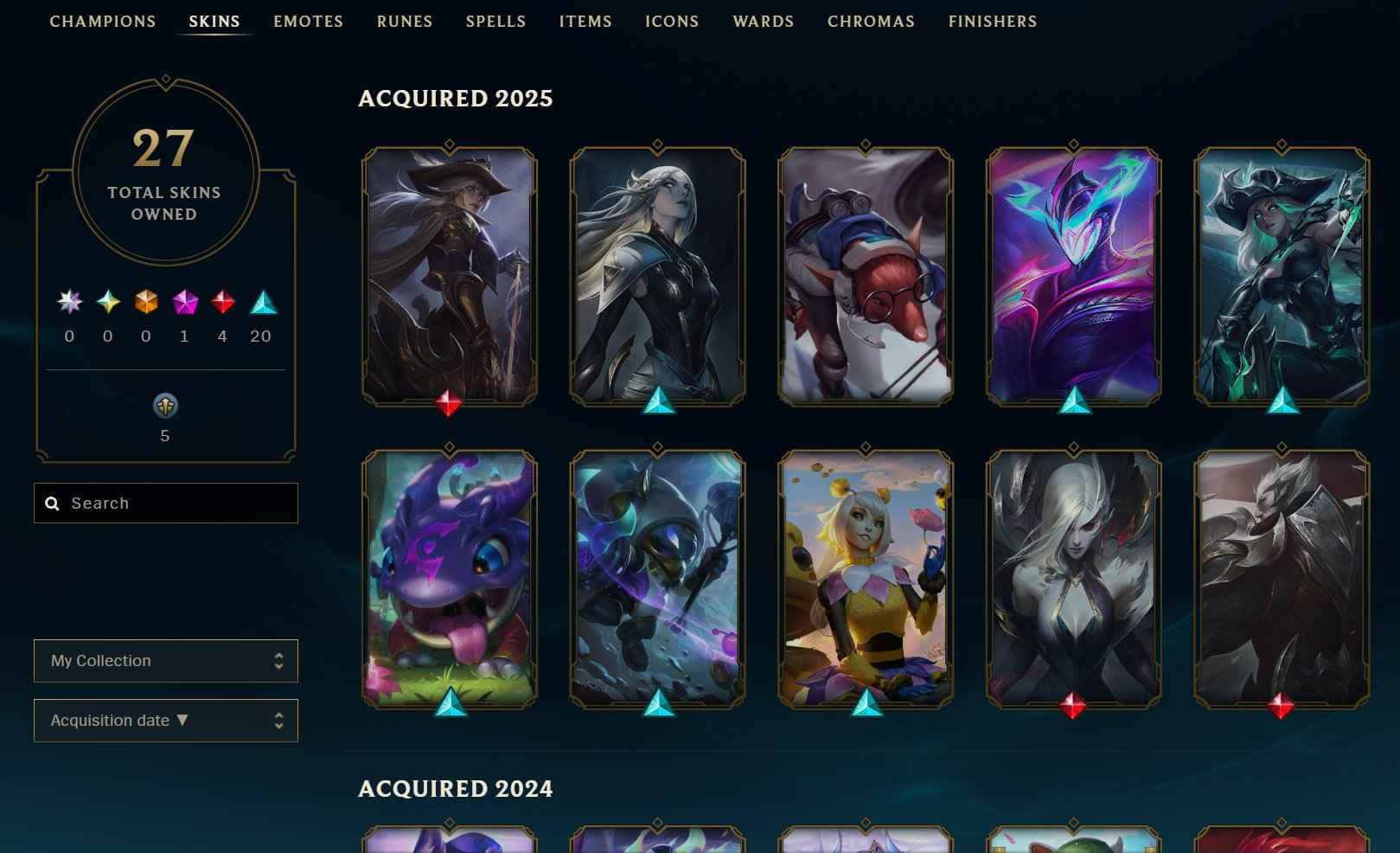The height and width of the screenshot is (853, 1400).
Task: Switch to the CHAMPIONS tab
Action: coord(102,21)
